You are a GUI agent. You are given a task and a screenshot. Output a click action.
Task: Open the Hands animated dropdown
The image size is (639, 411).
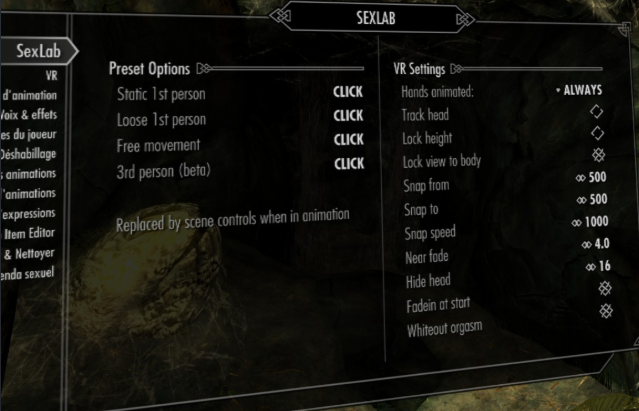tap(580, 91)
